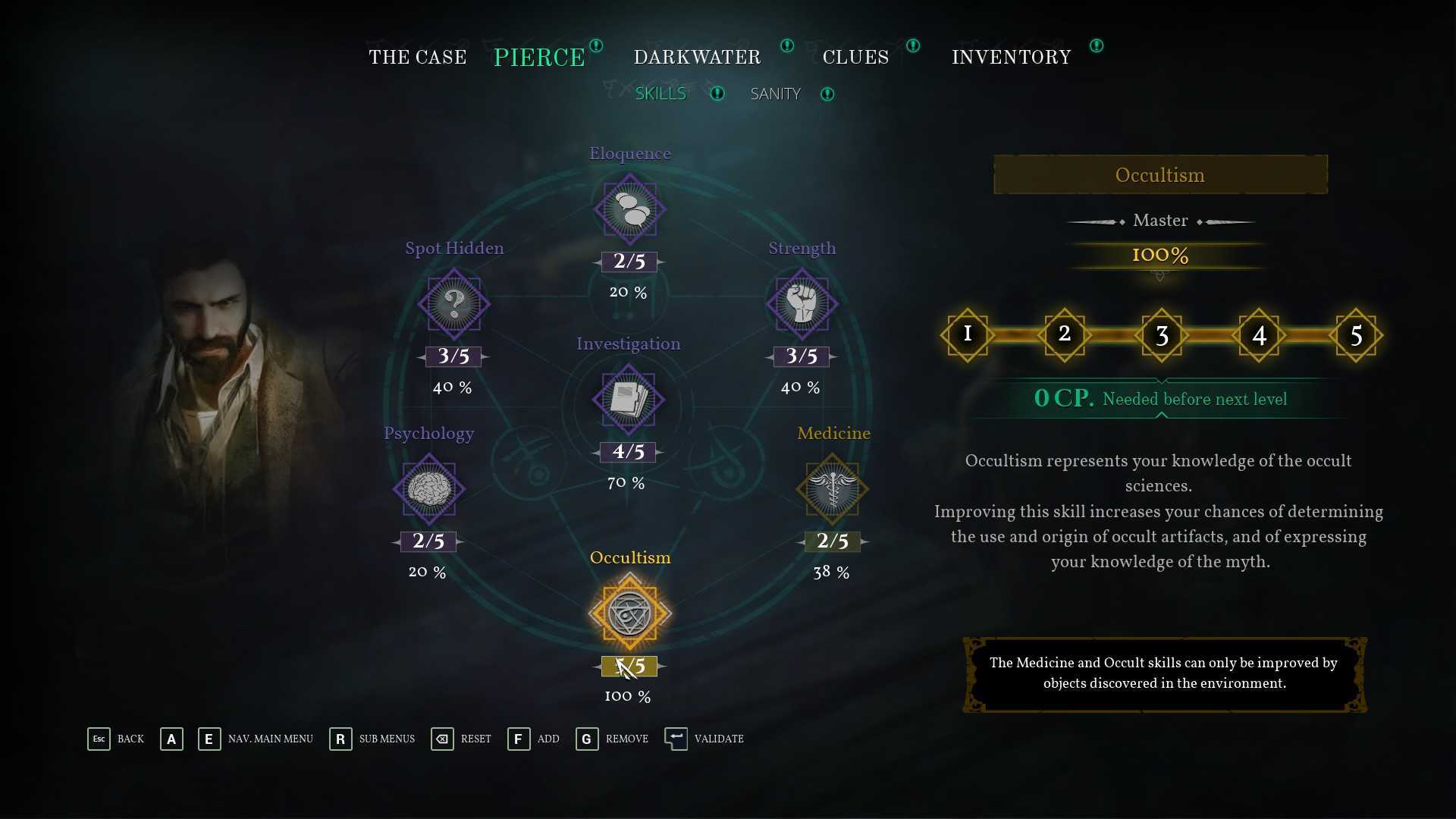Switch to the Sanity sub-tab
The image size is (1456, 819).
pyautogui.click(x=775, y=94)
